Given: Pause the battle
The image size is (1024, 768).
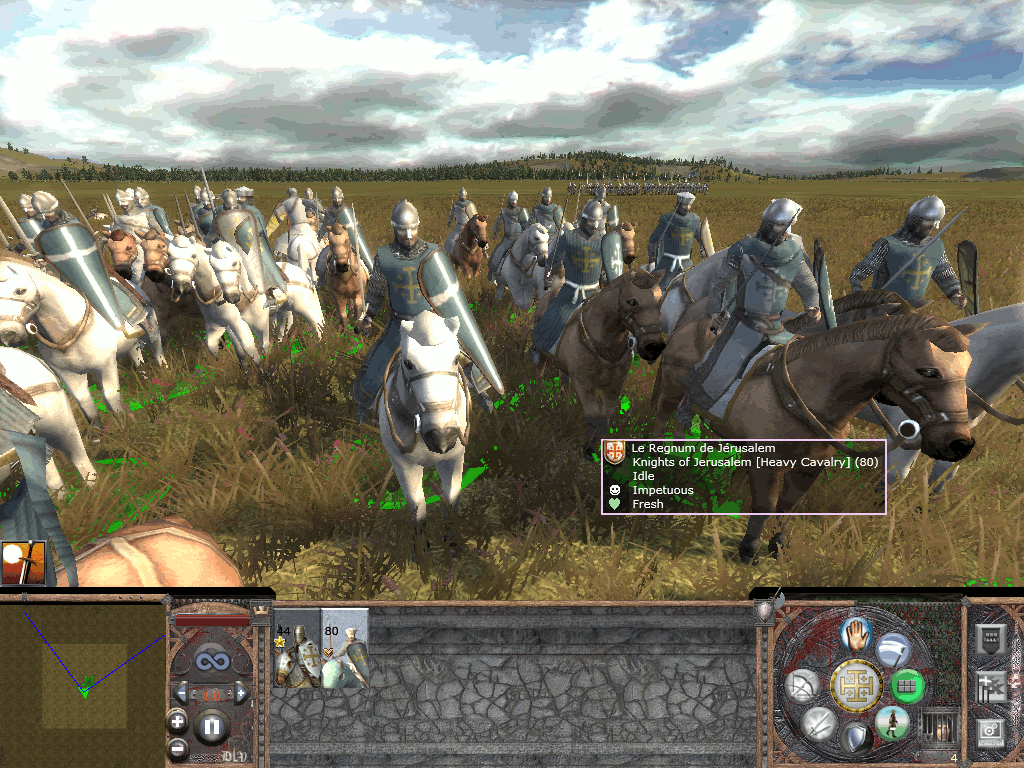Looking at the screenshot, I should (x=211, y=725).
